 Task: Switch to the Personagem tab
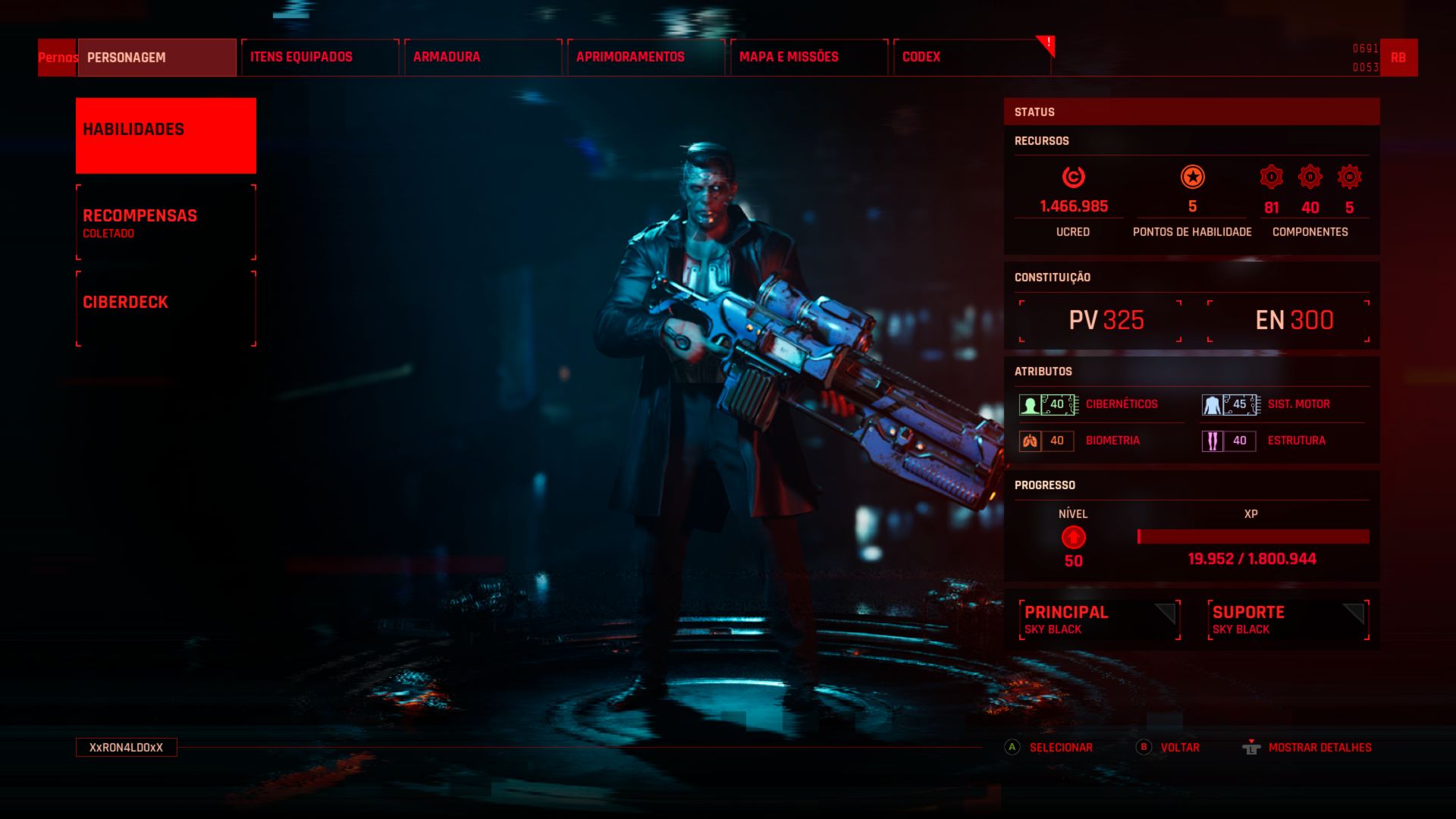pos(157,58)
